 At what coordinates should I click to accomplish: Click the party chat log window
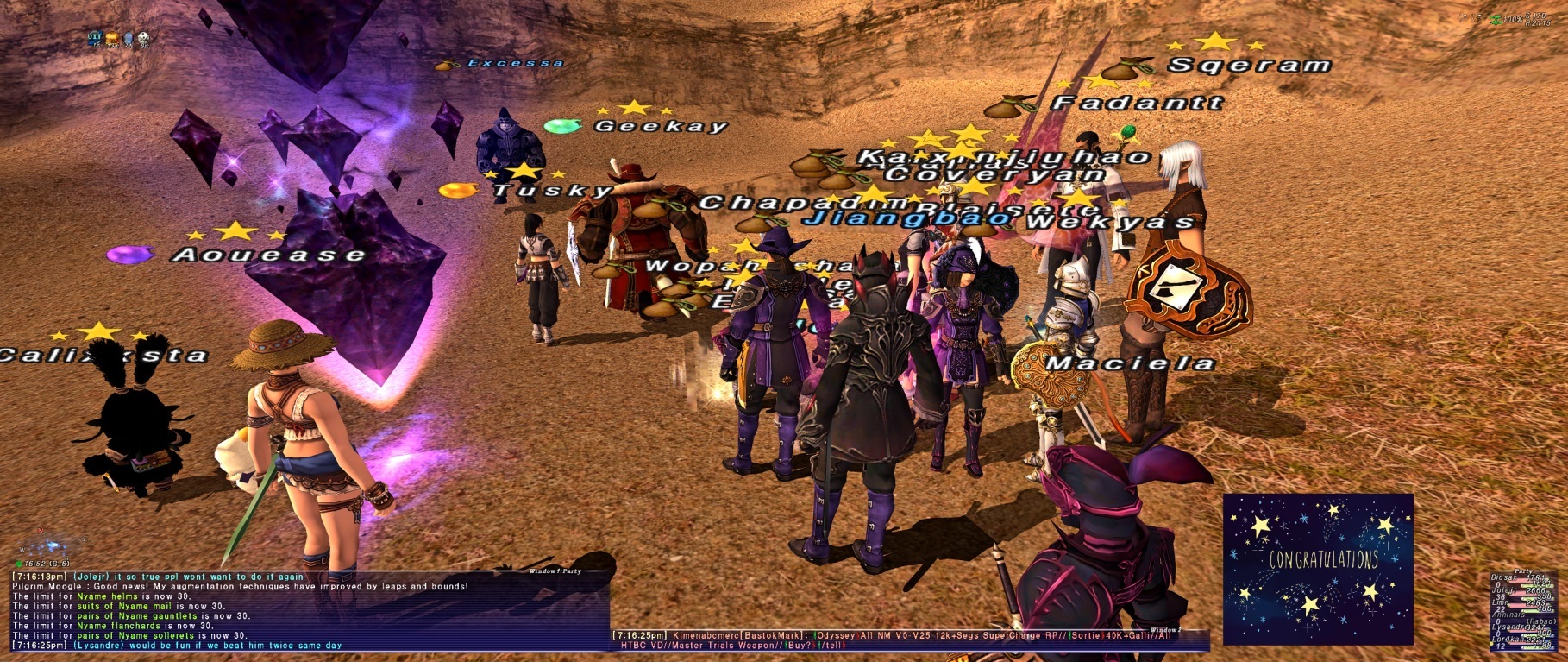(x=310, y=615)
